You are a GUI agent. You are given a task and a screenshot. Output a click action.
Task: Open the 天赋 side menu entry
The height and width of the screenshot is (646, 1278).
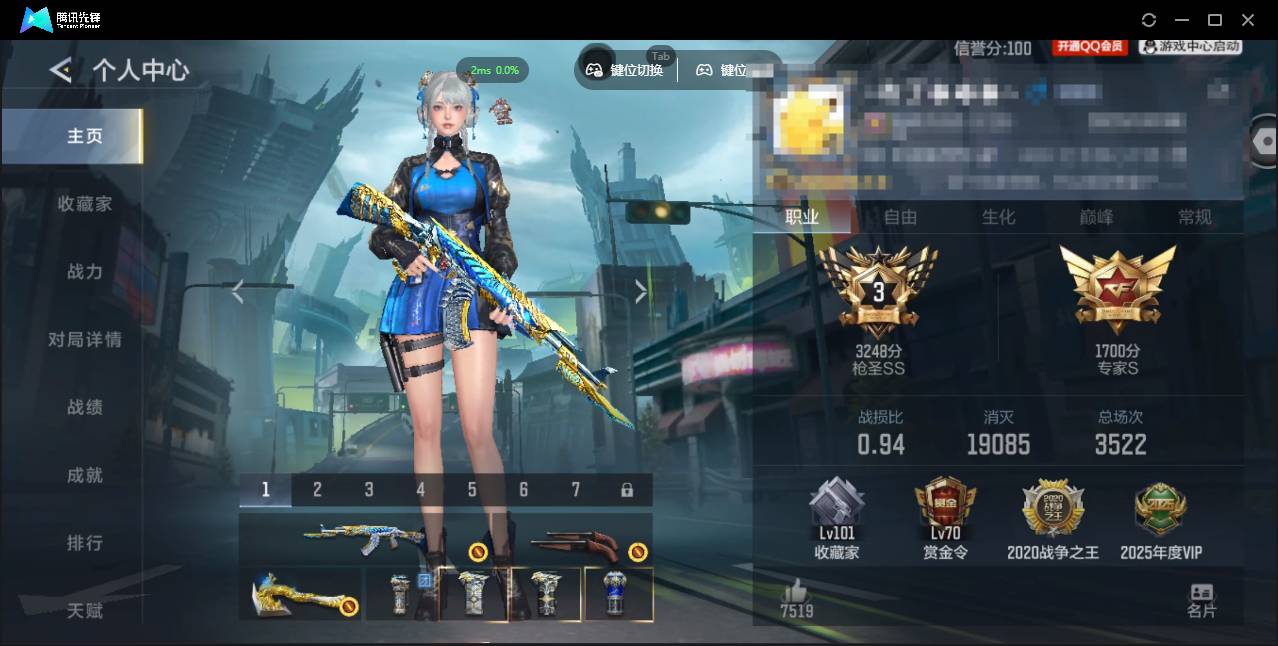[x=85, y=610]
